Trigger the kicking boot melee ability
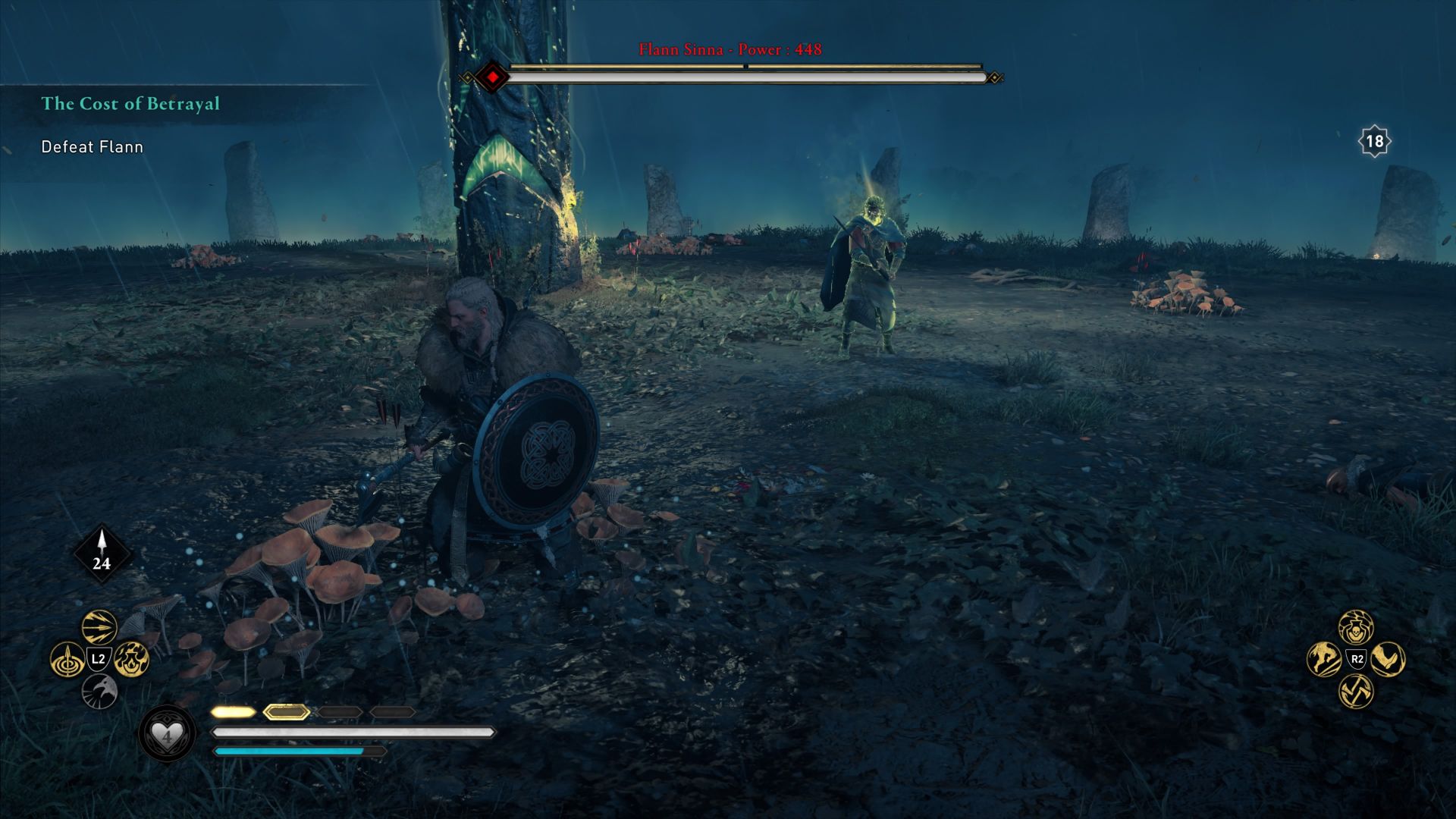Image resolution: width=1456 pixels, height=819 pixels. coord(1388,659)
